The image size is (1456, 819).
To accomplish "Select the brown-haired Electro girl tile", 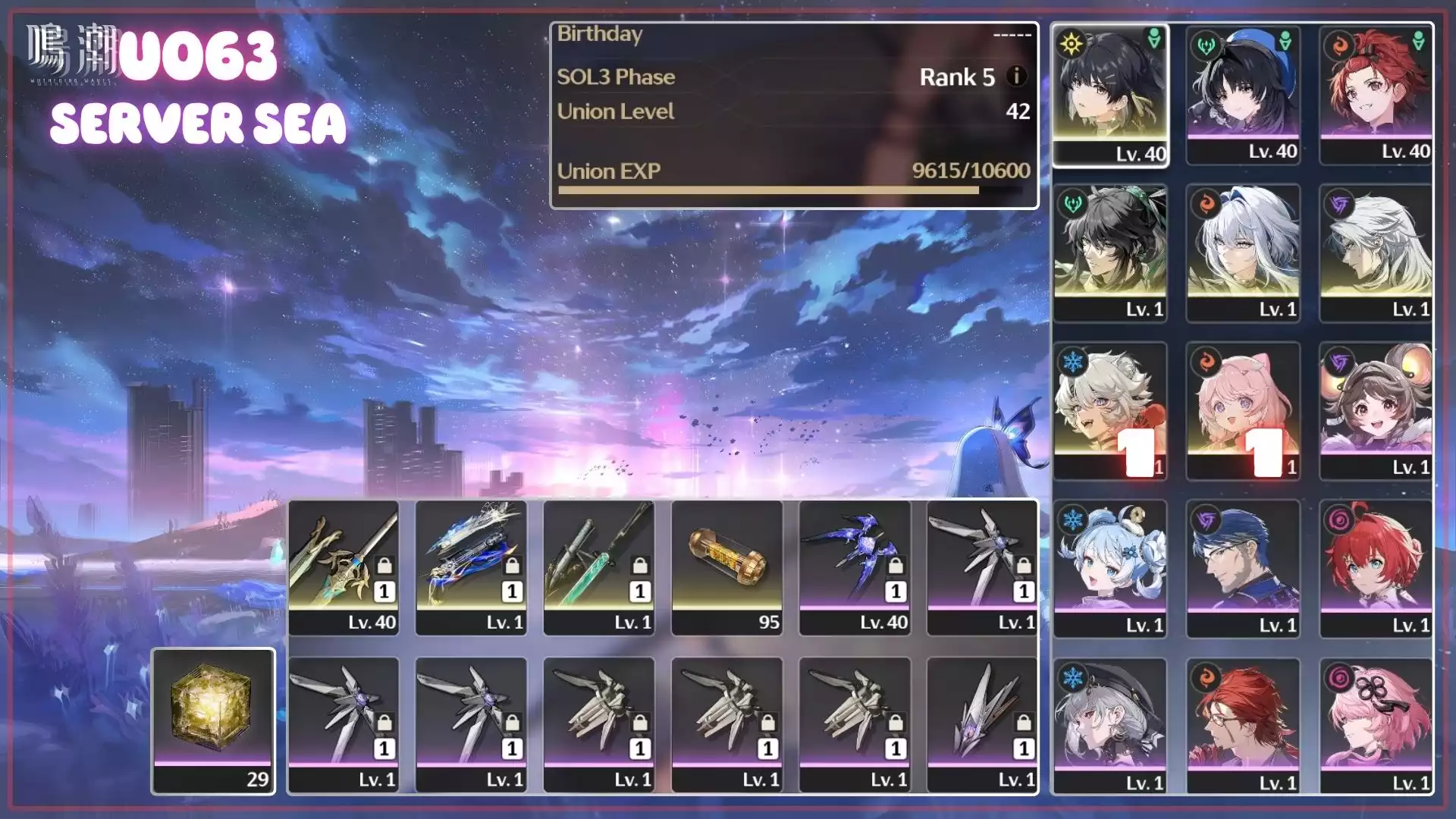I will (x=1376, y=410).
